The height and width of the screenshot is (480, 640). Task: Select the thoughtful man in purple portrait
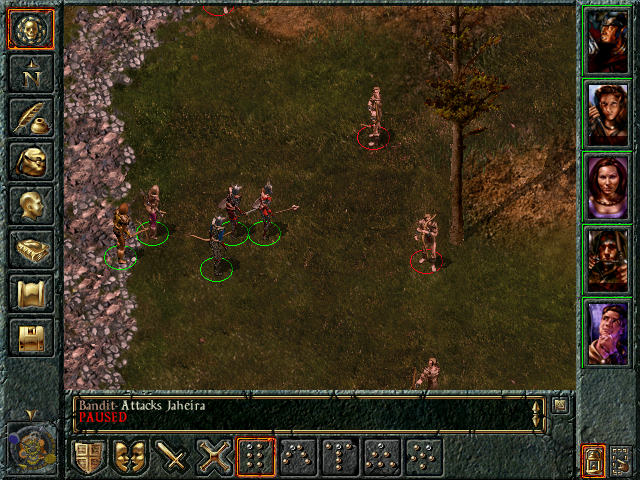coord(607,332)
